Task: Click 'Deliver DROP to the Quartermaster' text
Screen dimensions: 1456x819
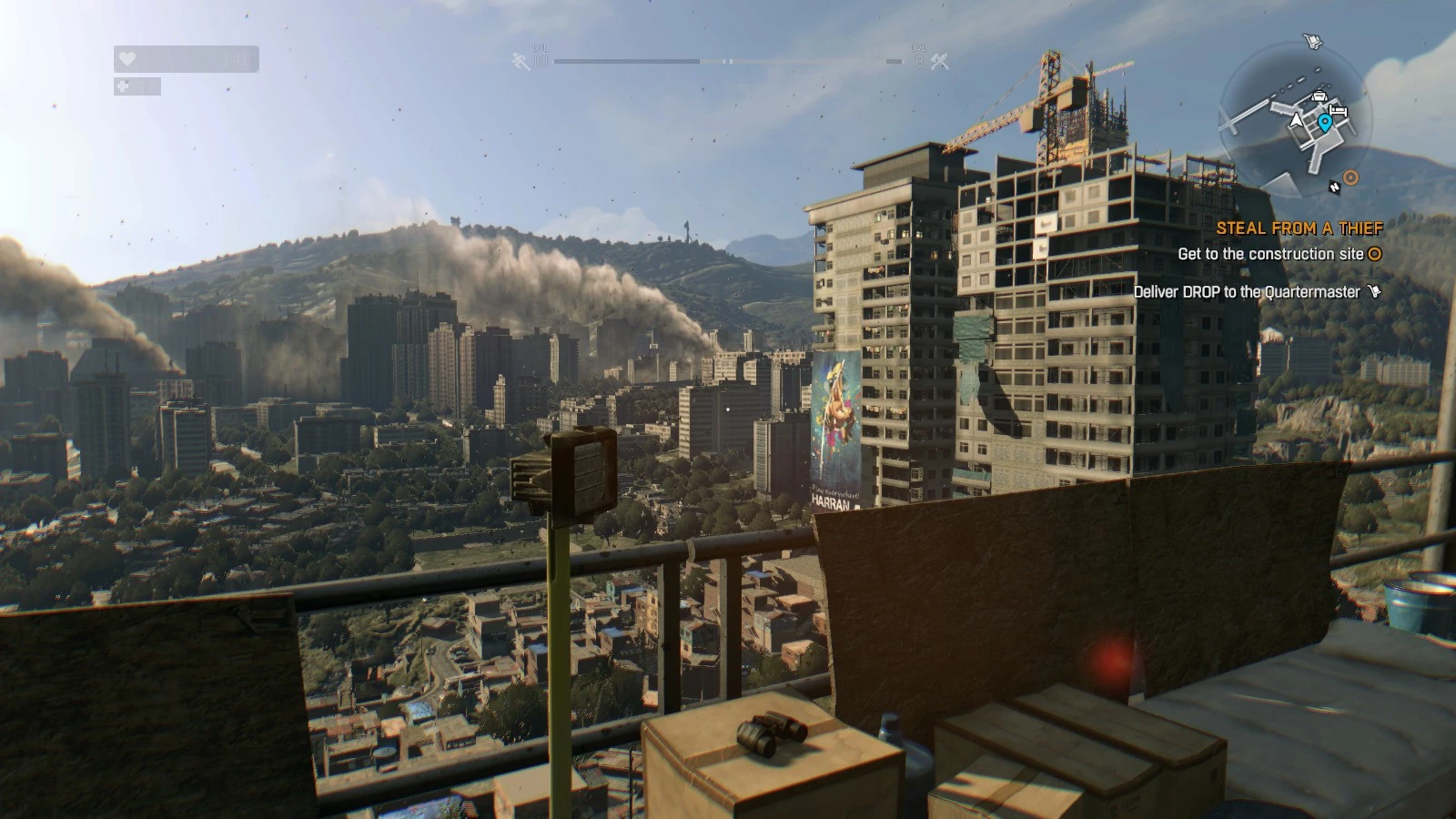Action: pyautogui.click(x=1245, y=292)
